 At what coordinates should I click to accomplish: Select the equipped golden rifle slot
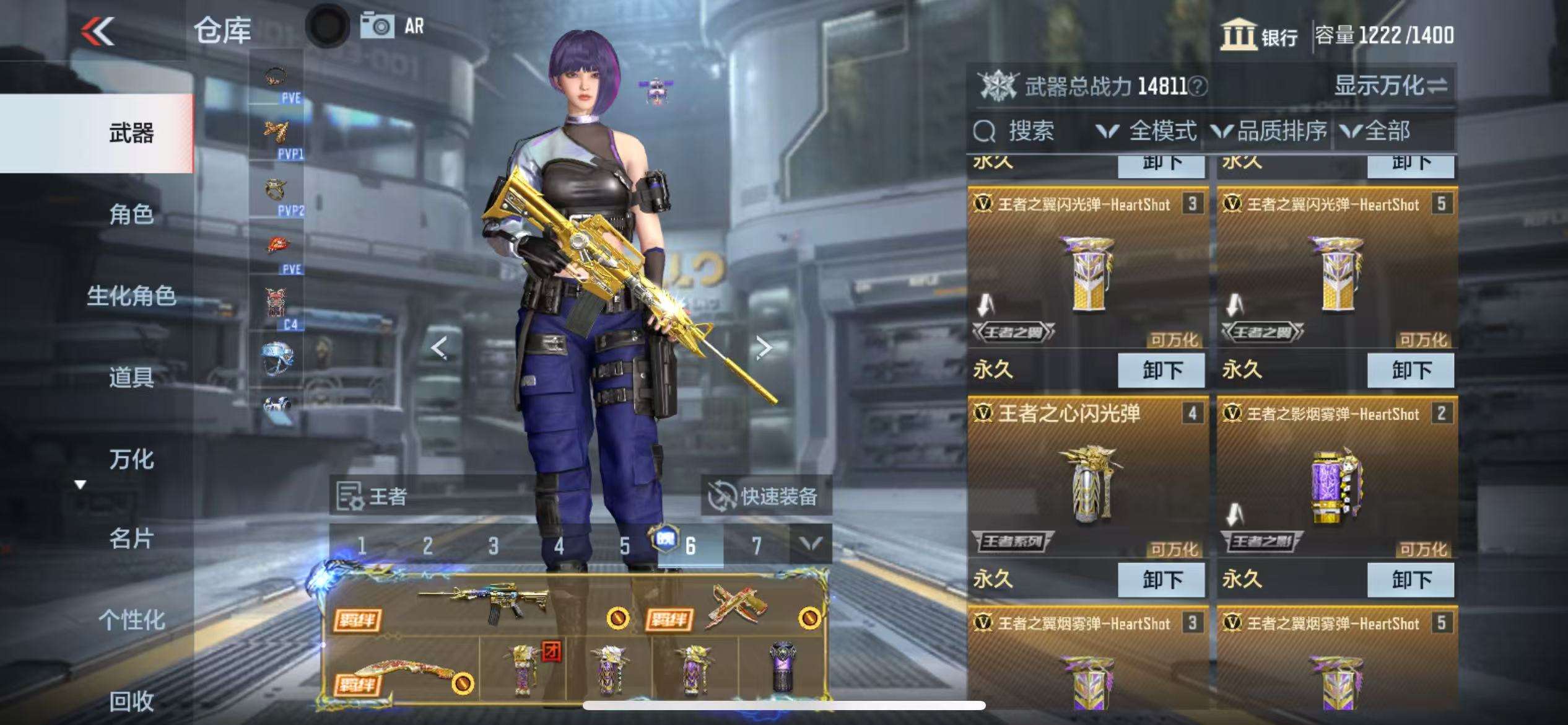(483, 604)
